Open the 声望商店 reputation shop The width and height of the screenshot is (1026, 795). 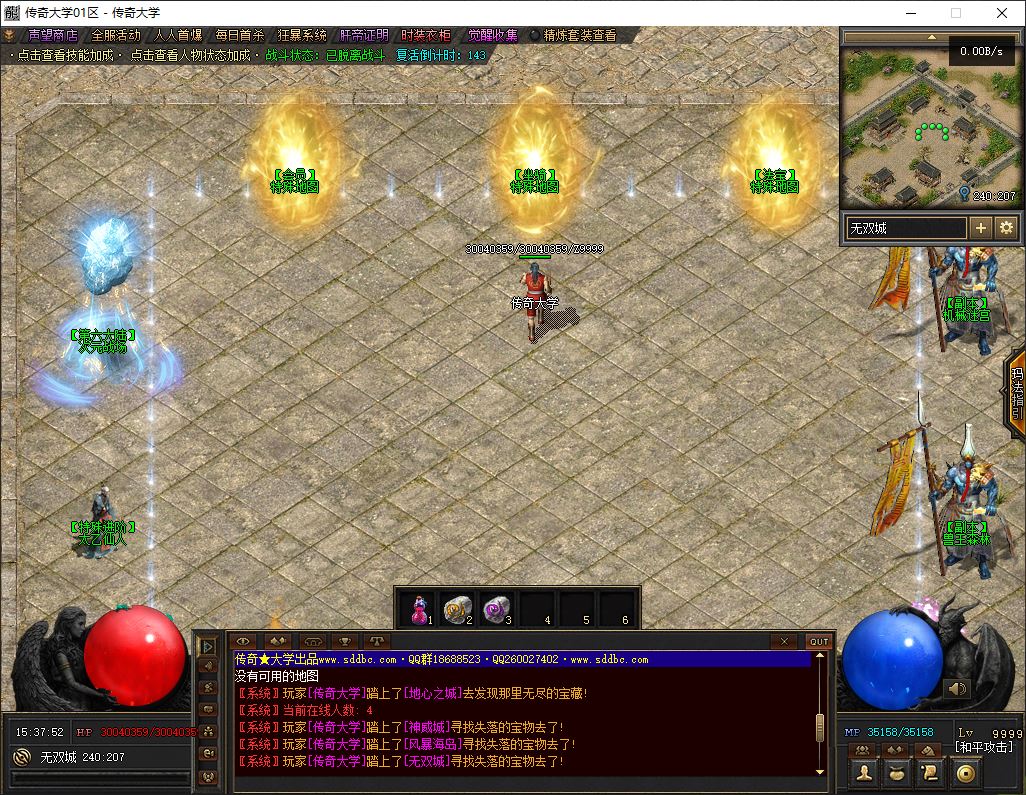pos(52,35)
